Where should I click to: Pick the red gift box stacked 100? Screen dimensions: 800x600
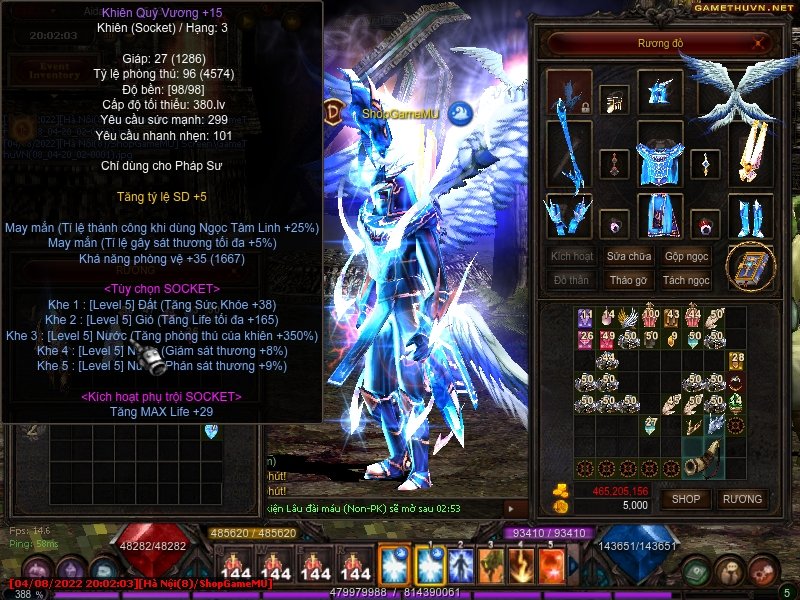coord(651,319)
